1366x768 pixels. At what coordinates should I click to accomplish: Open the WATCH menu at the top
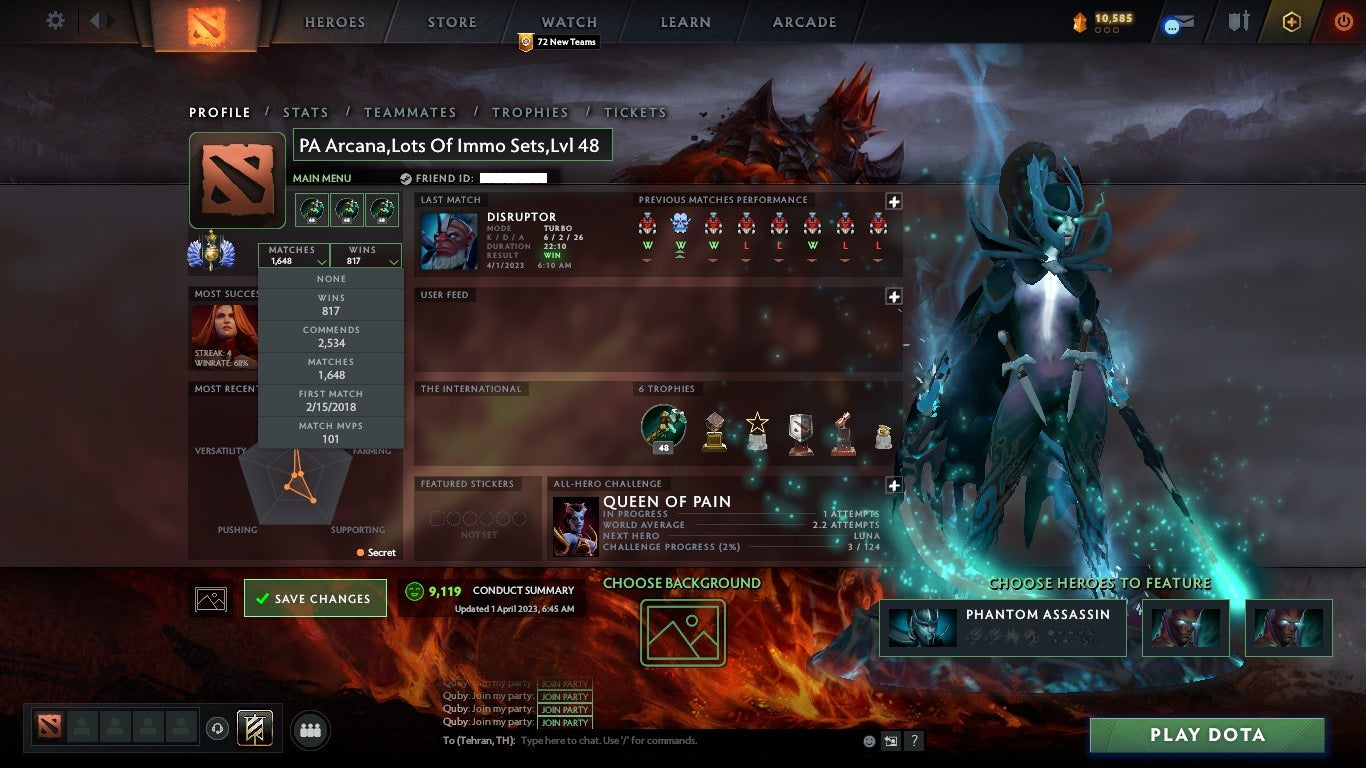568,22
